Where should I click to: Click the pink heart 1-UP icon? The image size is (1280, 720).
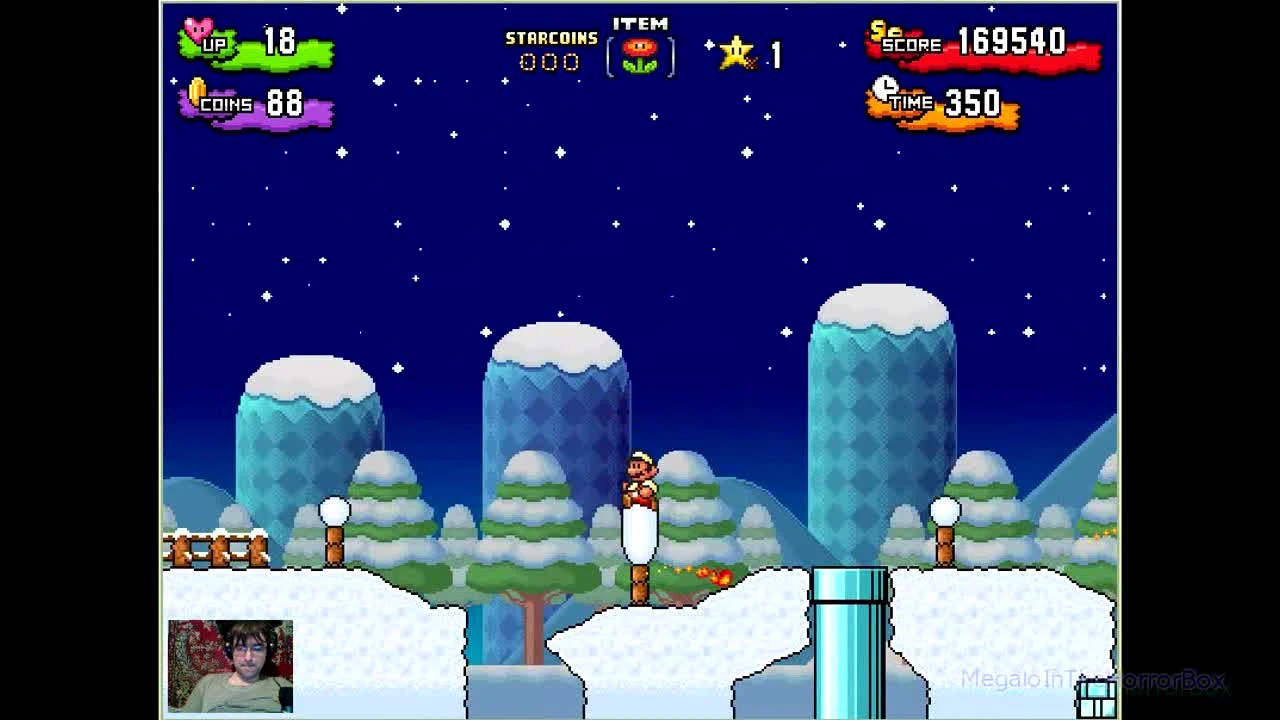pyautogui.click(x=199, y=29)
